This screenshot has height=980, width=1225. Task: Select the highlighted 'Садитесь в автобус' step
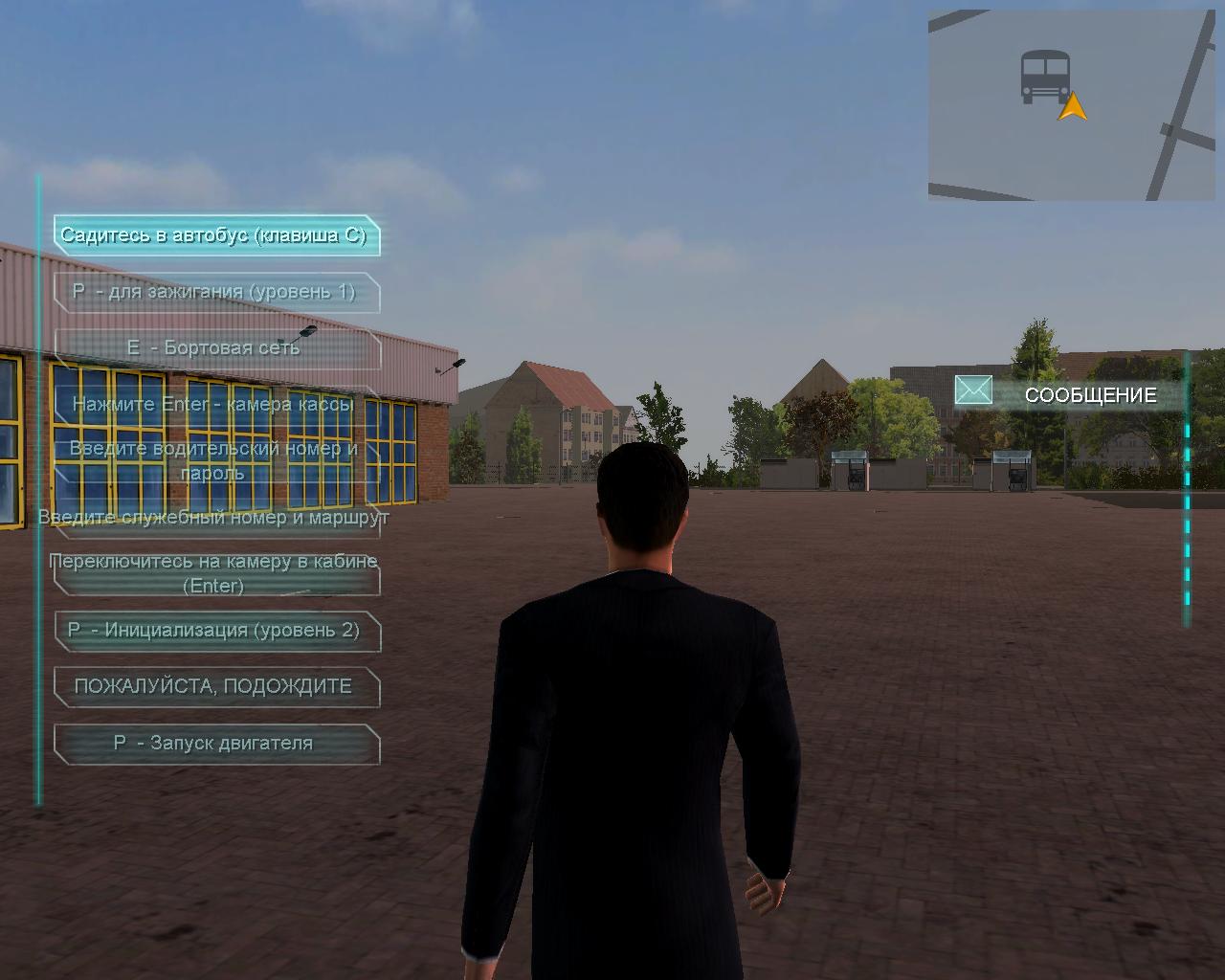coord(215,235)
